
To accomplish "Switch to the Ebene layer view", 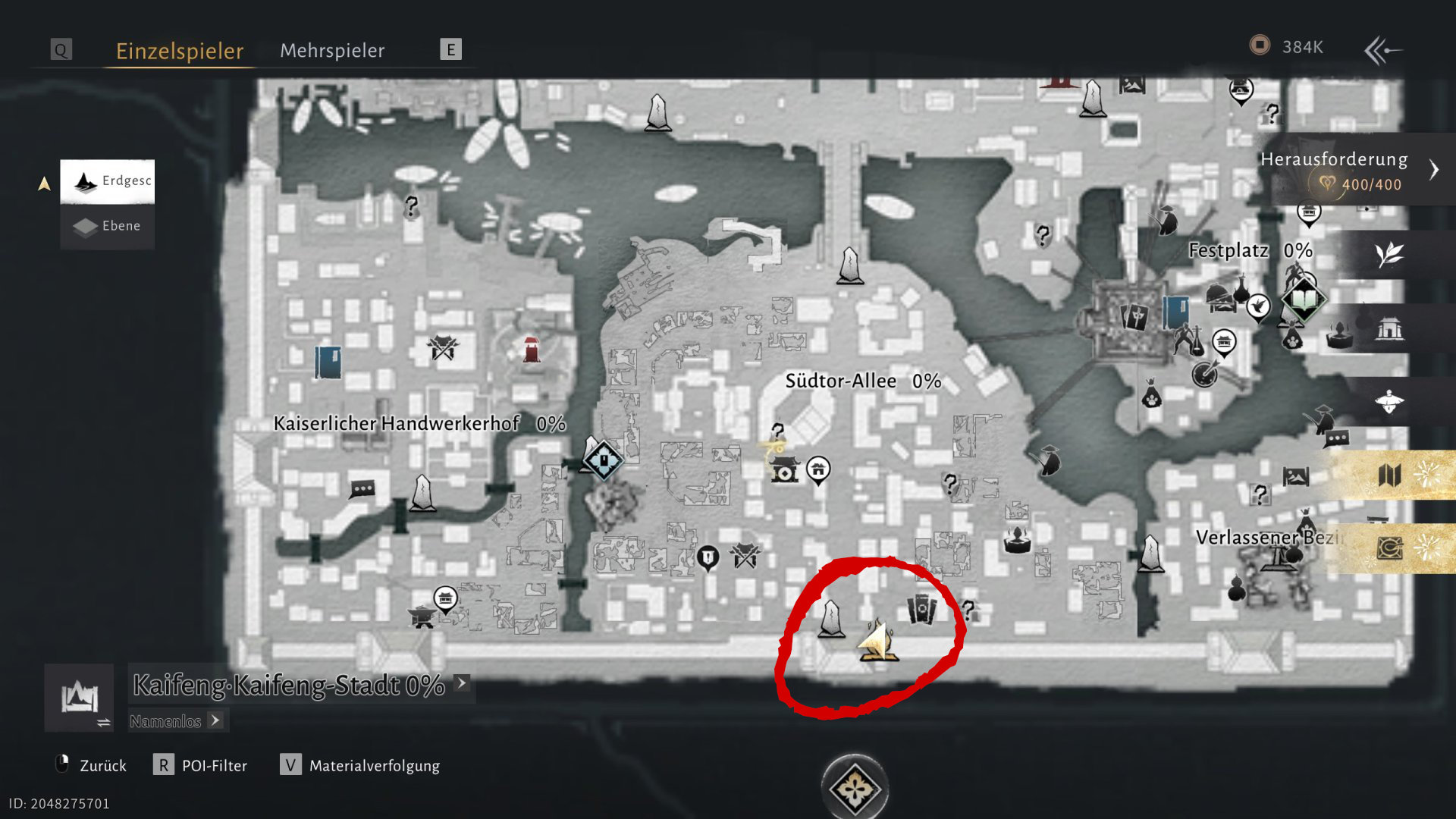I will pyautogui.click(x=108, y=226).
